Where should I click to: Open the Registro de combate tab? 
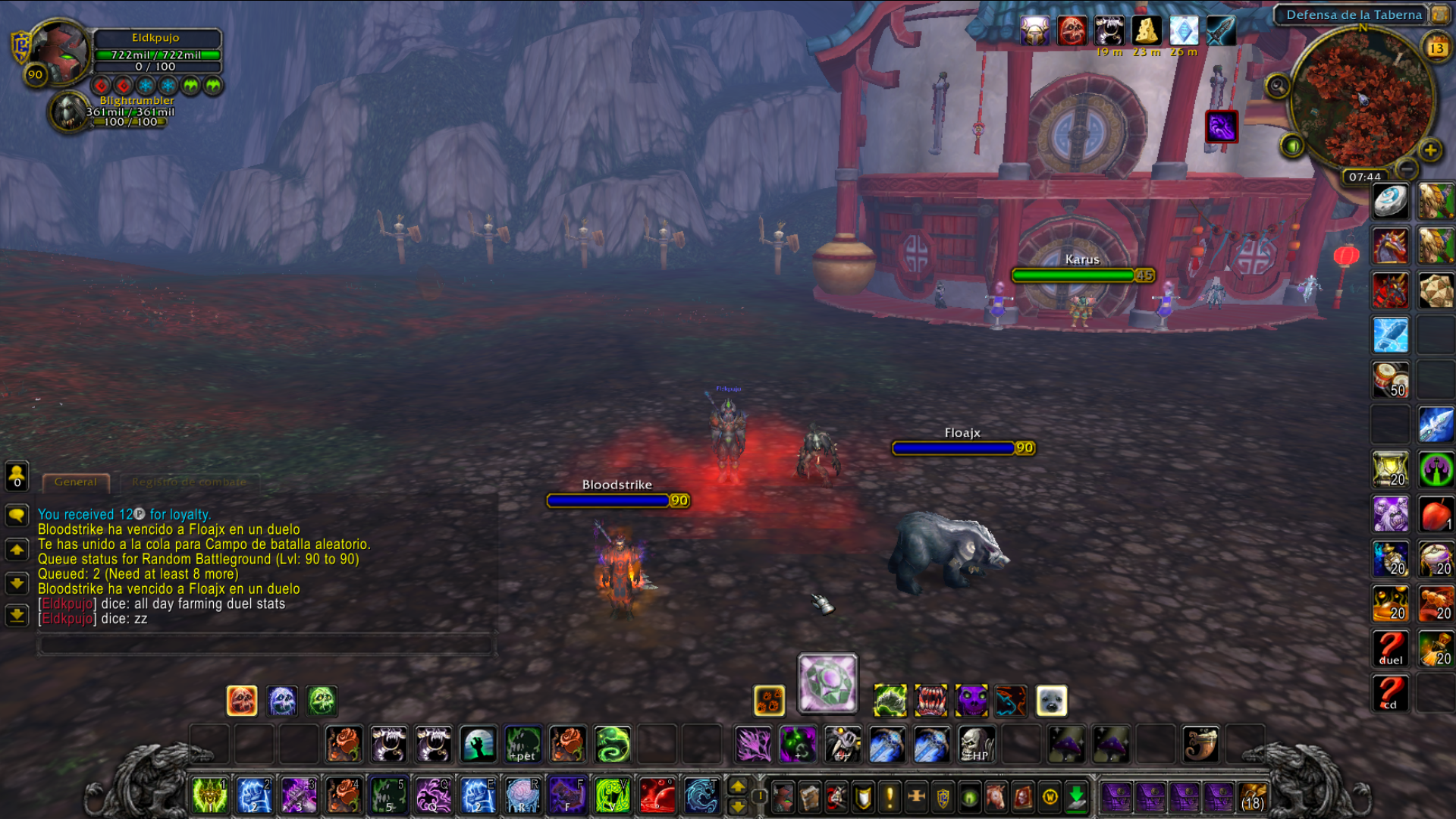[189, 482]
